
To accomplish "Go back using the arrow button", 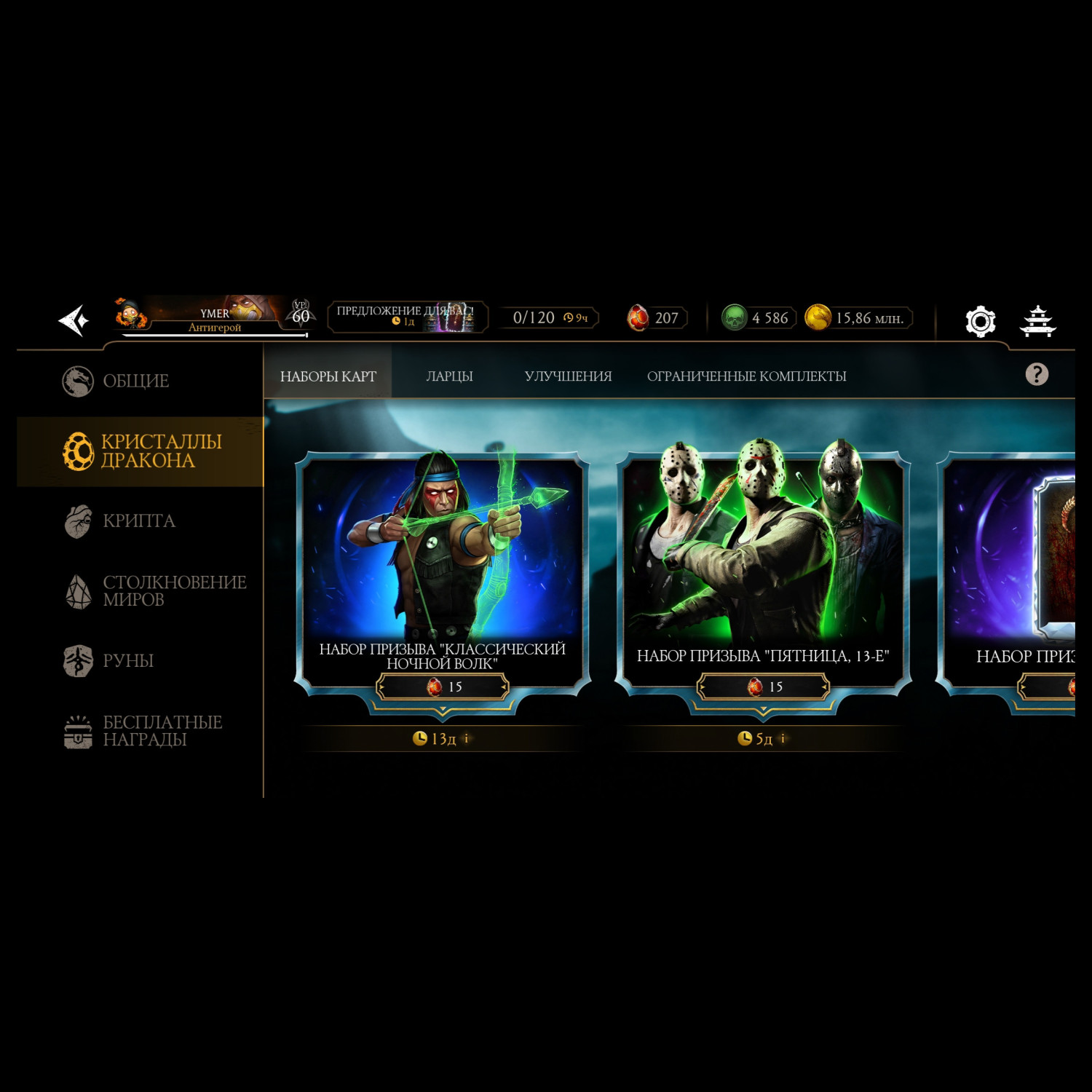I will tap(74, 320).
